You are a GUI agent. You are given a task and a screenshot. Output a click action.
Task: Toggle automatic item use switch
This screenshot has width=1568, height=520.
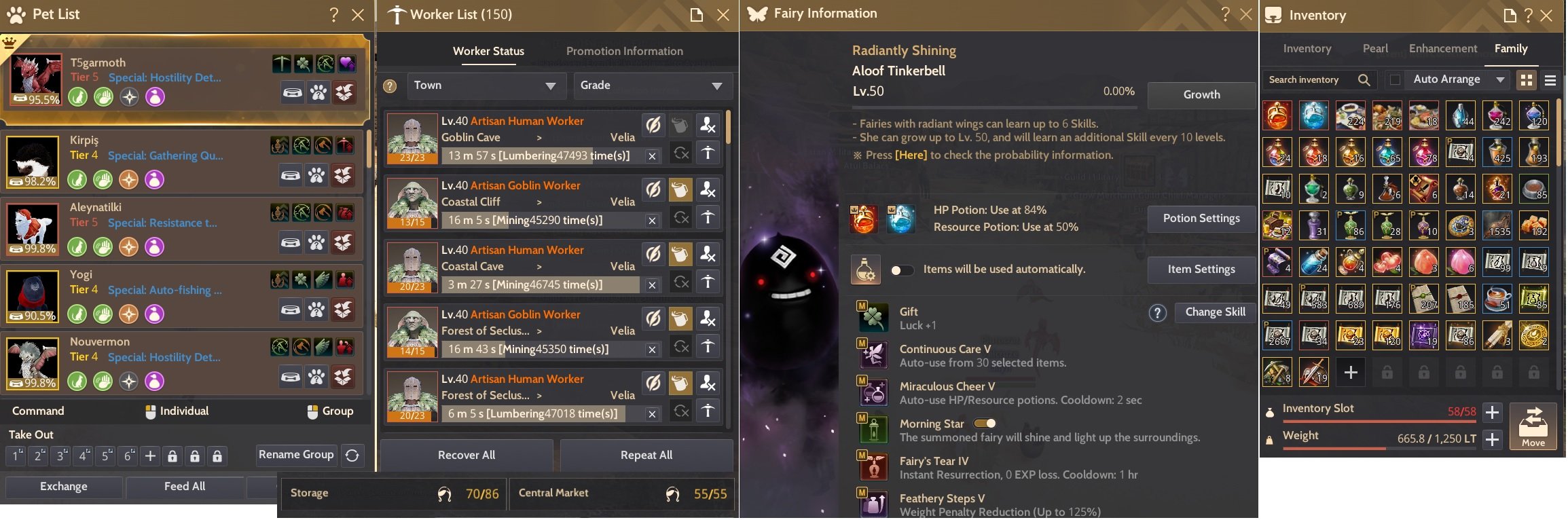click(902, 270)
